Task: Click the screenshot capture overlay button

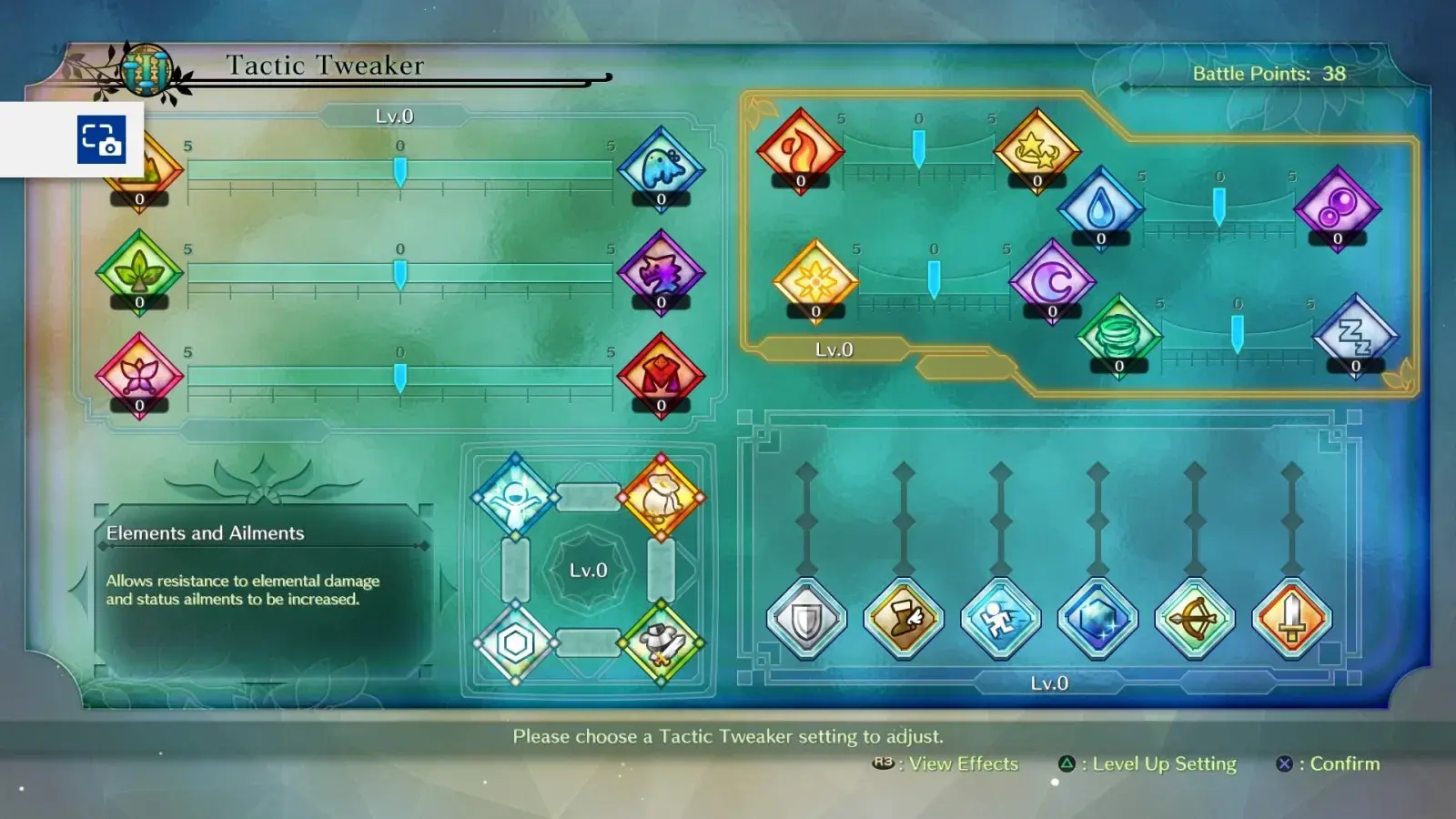Action: point(101,139)
